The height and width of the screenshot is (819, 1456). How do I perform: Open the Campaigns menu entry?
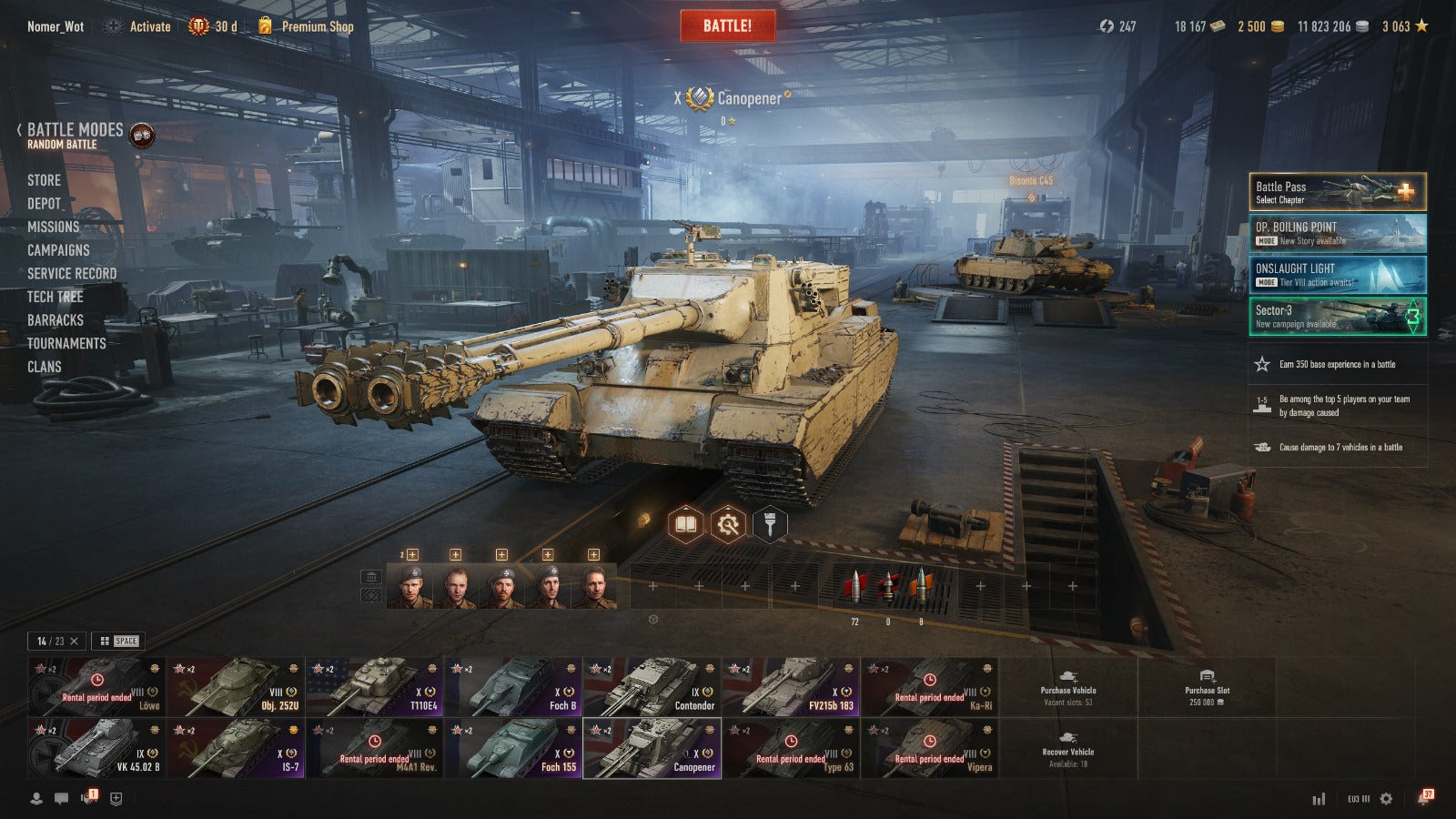[x=58, y=250]
